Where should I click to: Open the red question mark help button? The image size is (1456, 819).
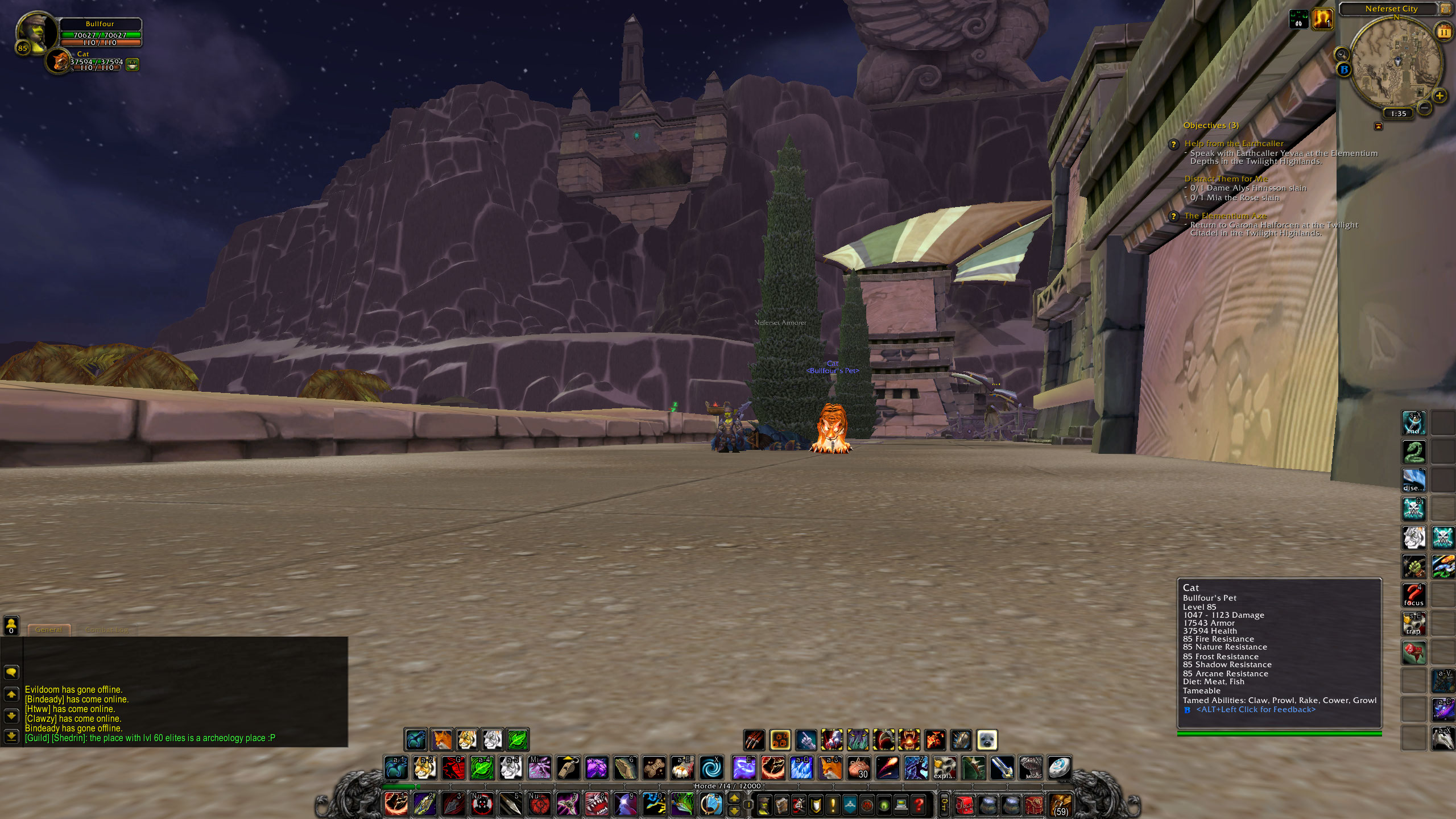(918, 805)
